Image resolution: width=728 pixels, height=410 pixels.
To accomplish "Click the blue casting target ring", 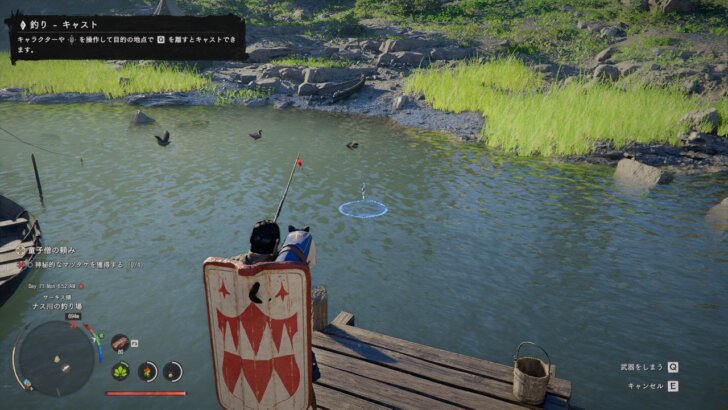I will (x=363, y=208).
